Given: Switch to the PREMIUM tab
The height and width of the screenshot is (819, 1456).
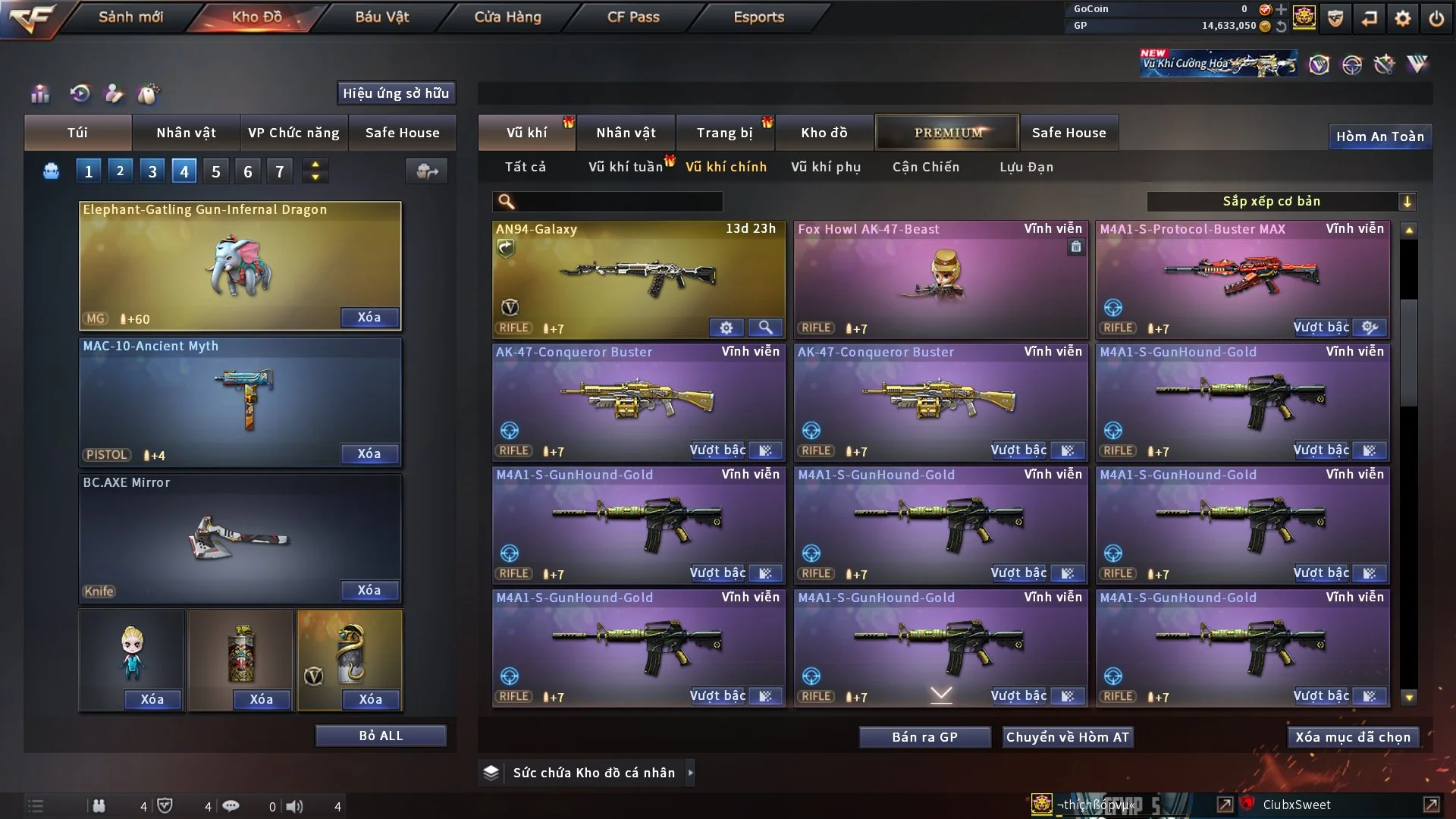Looking at the screenshot, I should coord(947,133).
